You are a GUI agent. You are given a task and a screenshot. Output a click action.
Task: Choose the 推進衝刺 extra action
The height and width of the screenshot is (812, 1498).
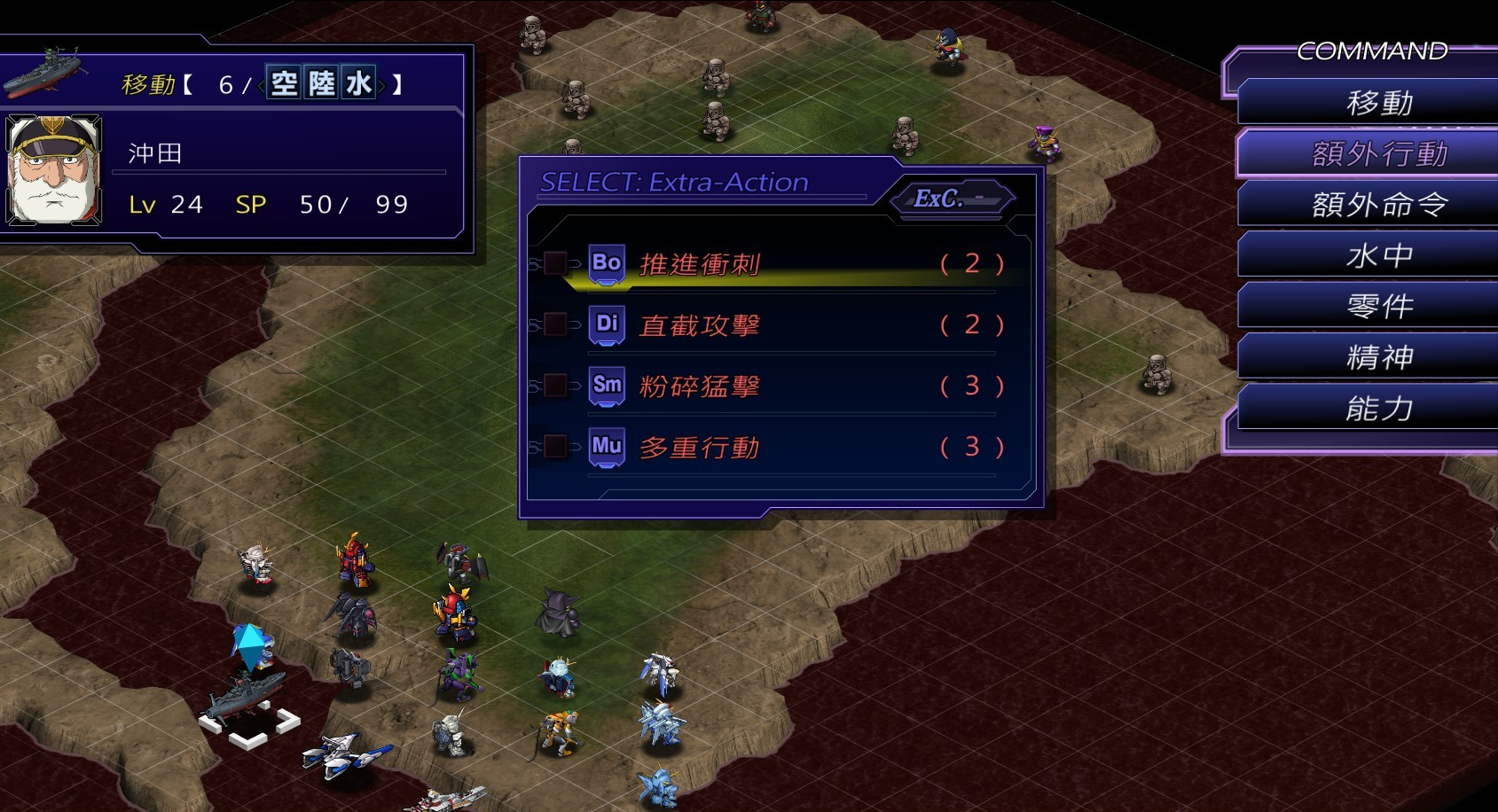point(701,264)
